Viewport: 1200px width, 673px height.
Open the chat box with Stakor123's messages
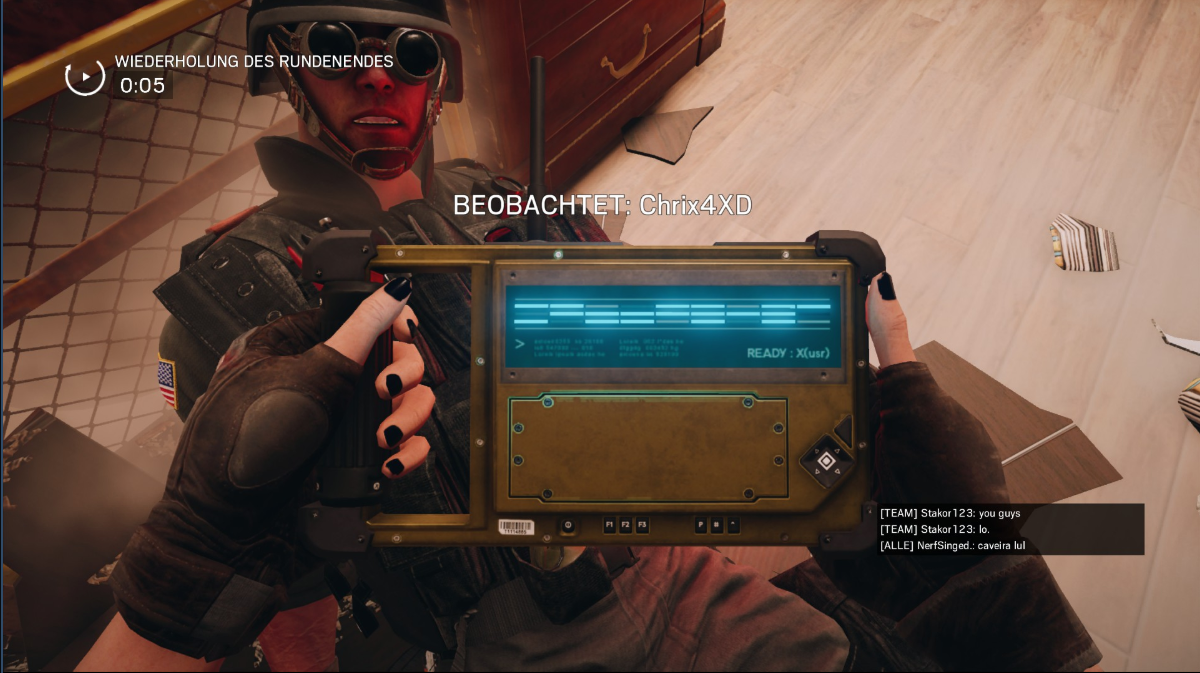click(1010, 529)
